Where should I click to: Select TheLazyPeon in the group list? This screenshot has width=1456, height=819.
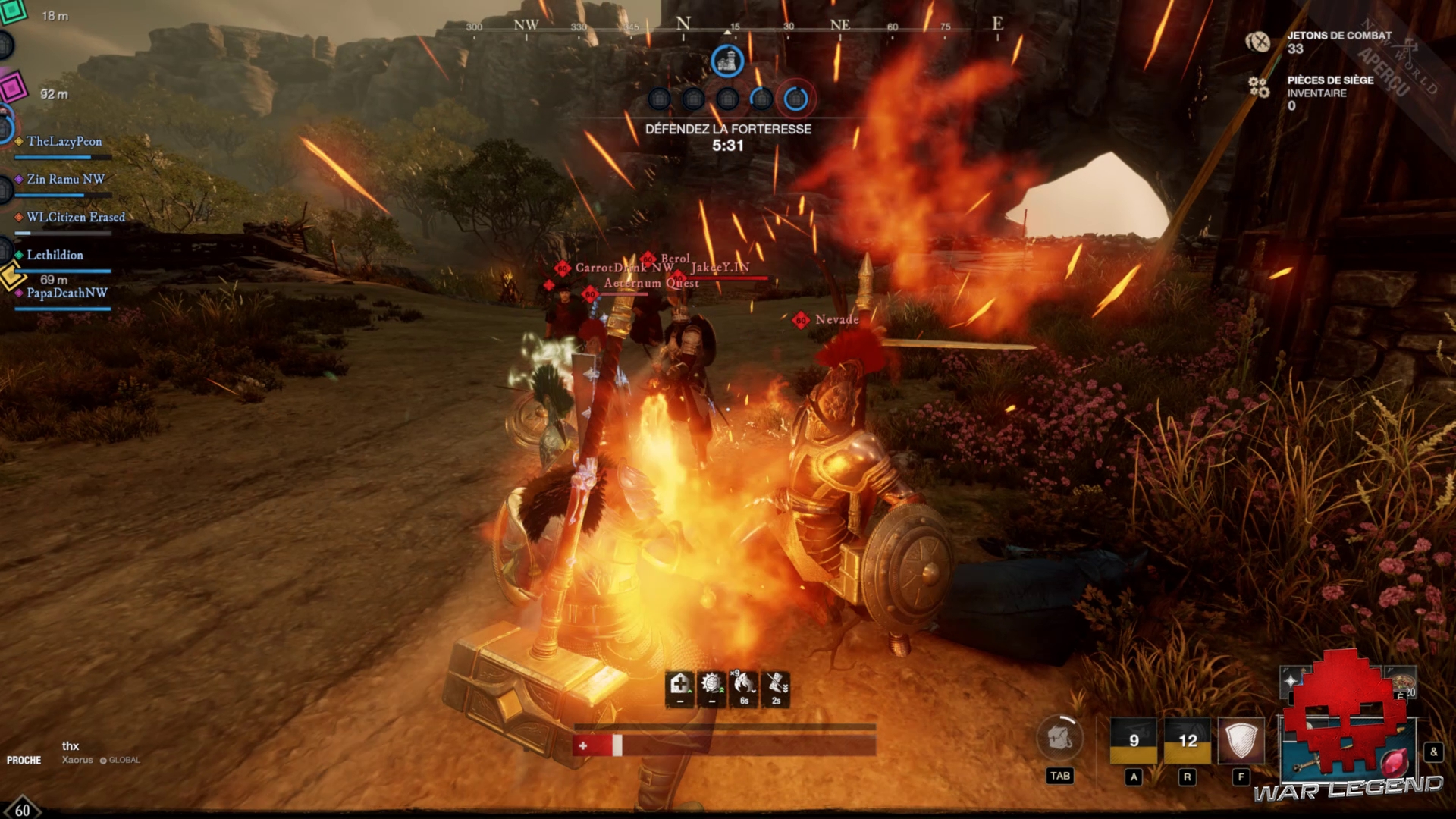click(x=64, y=142)
